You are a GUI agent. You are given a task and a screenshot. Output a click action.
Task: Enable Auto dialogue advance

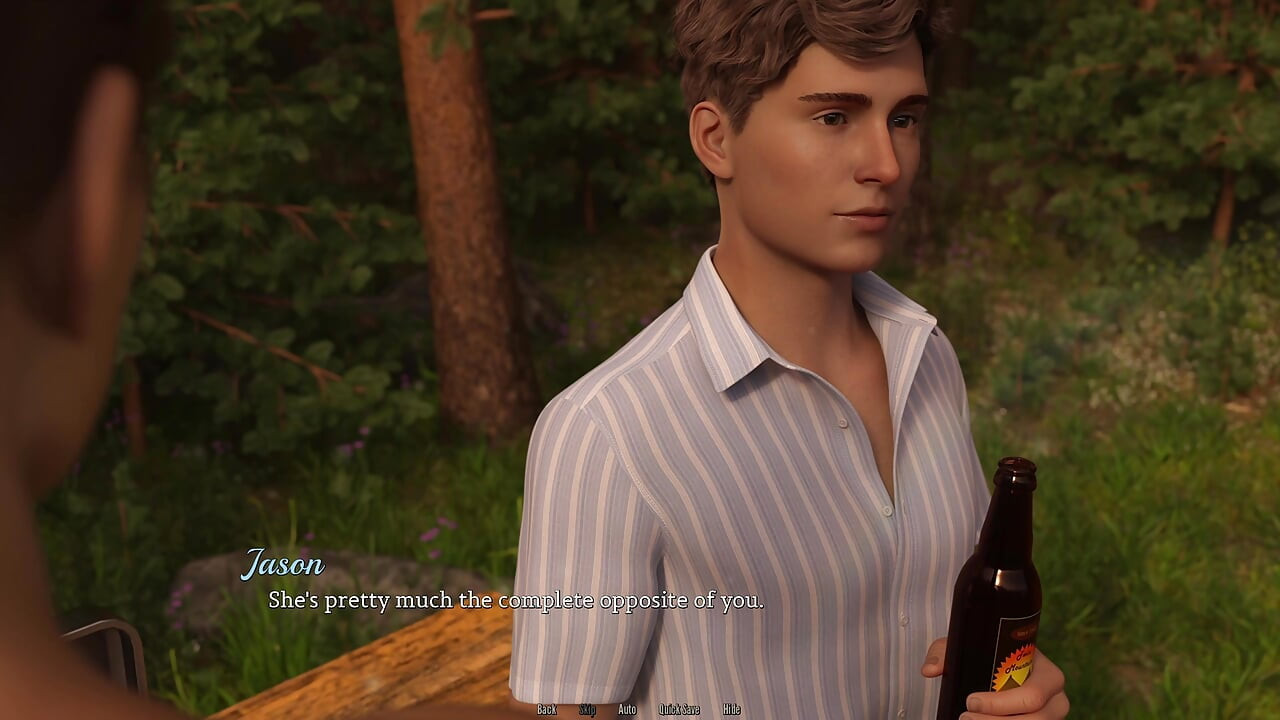click(627, 709)
